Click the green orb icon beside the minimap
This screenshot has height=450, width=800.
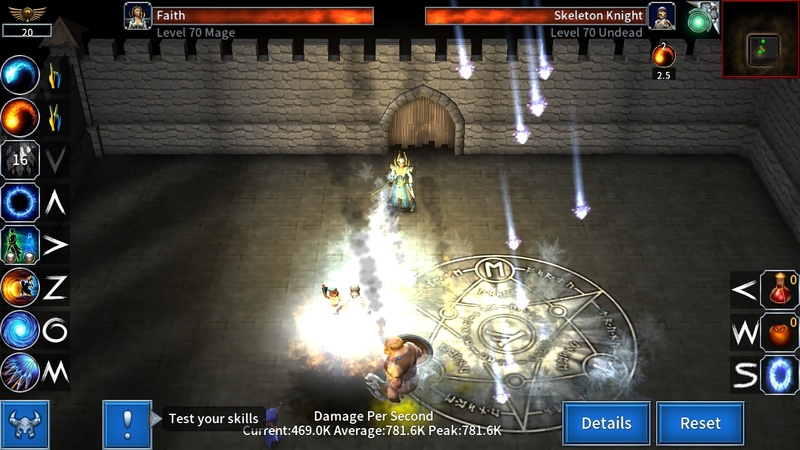[x=699, y=22]
